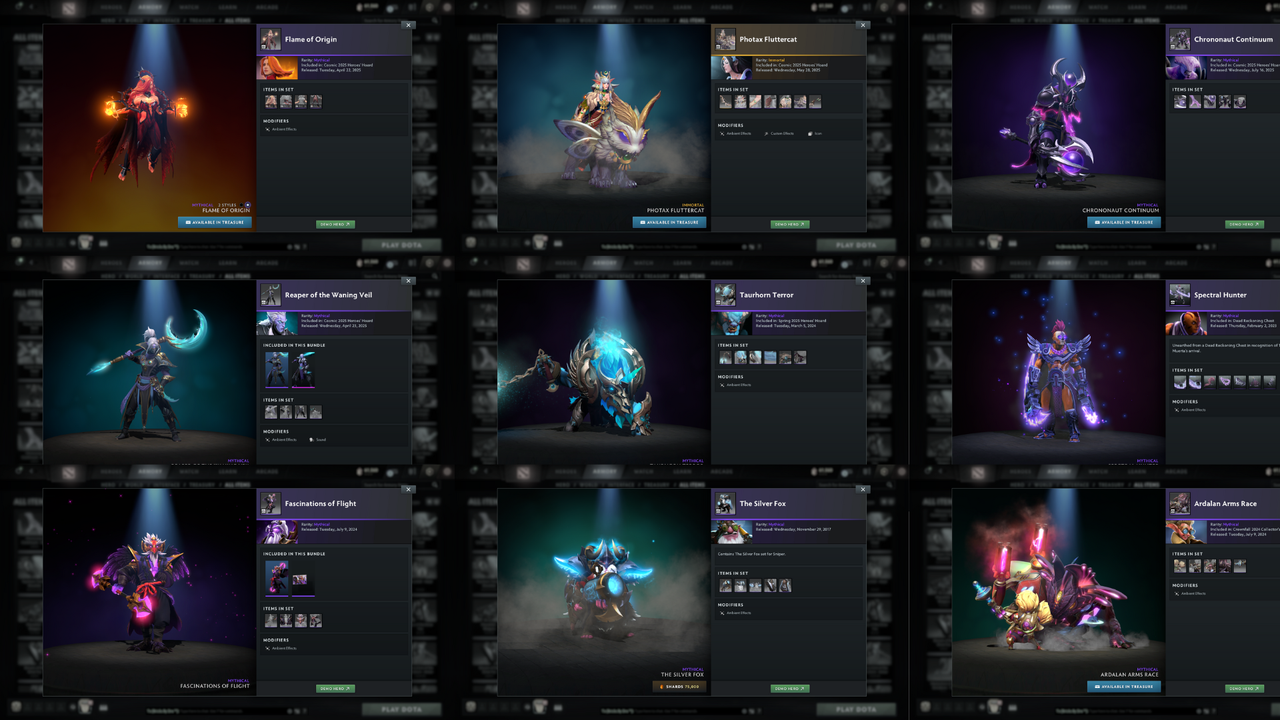Close the Fascinations of Flight popup
Image resolution: width=1280 pixels, height=720 pixels.
408,489
